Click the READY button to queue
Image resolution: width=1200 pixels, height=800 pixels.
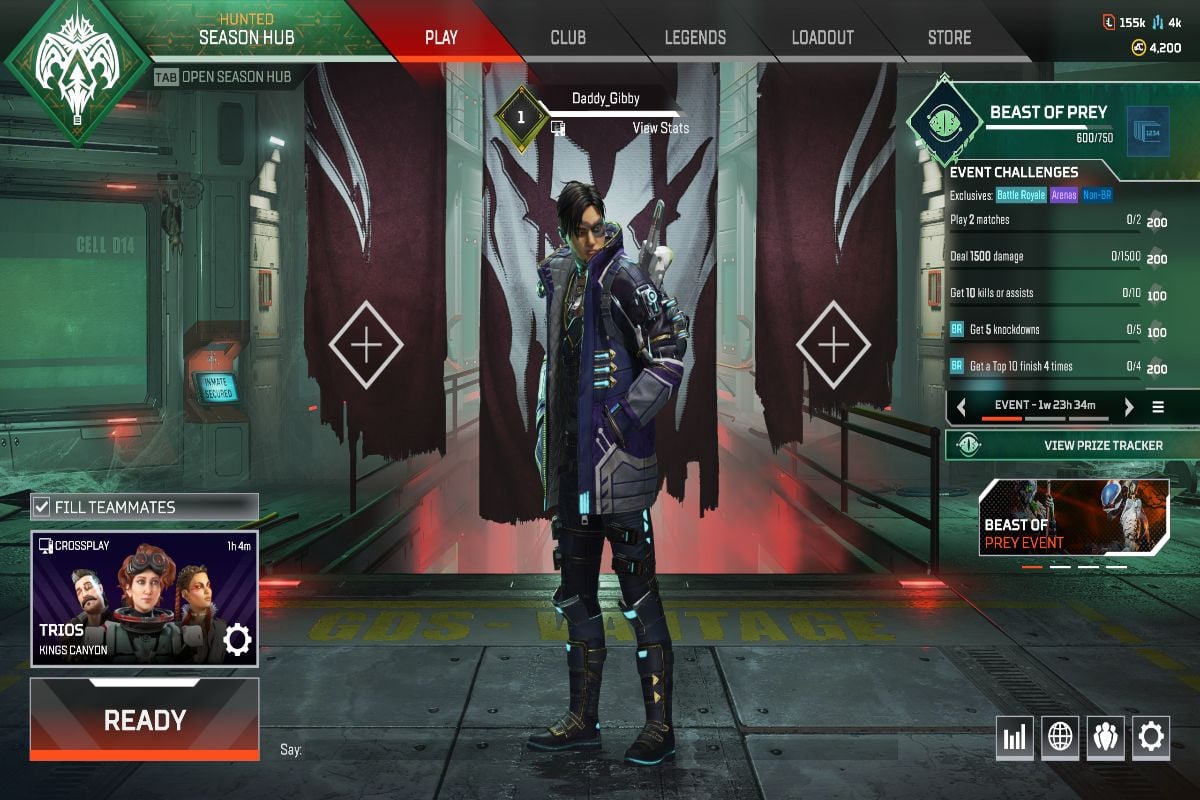point(145,720)
